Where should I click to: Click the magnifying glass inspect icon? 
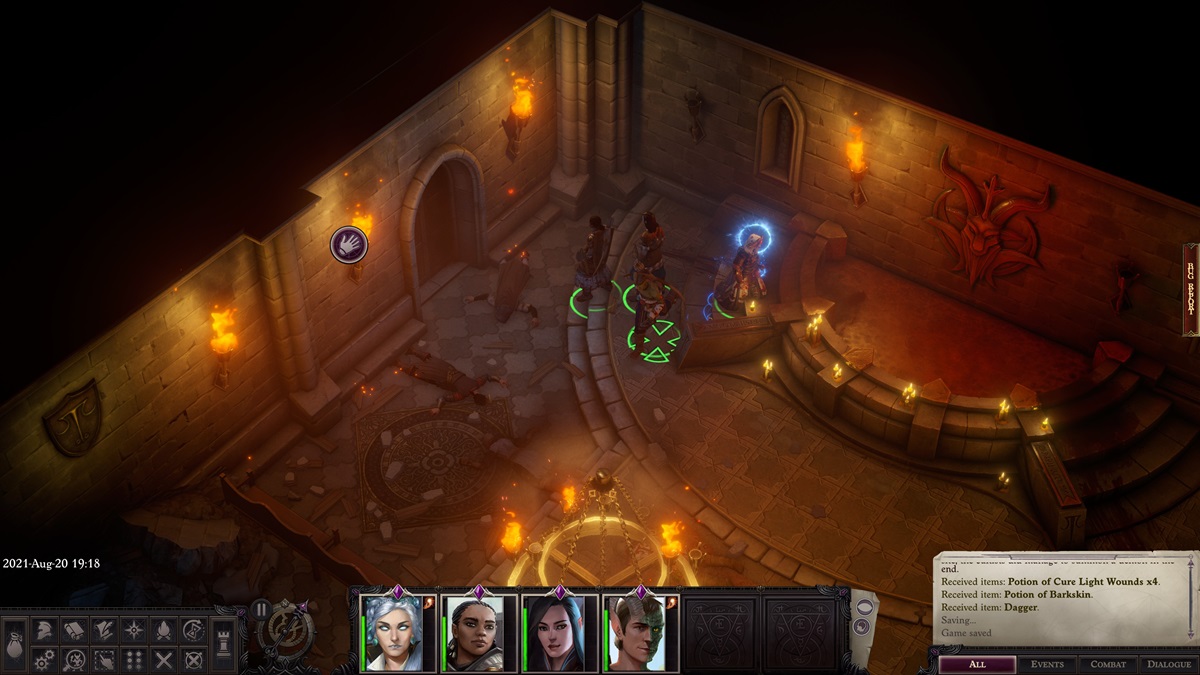(x=74, y=660)
